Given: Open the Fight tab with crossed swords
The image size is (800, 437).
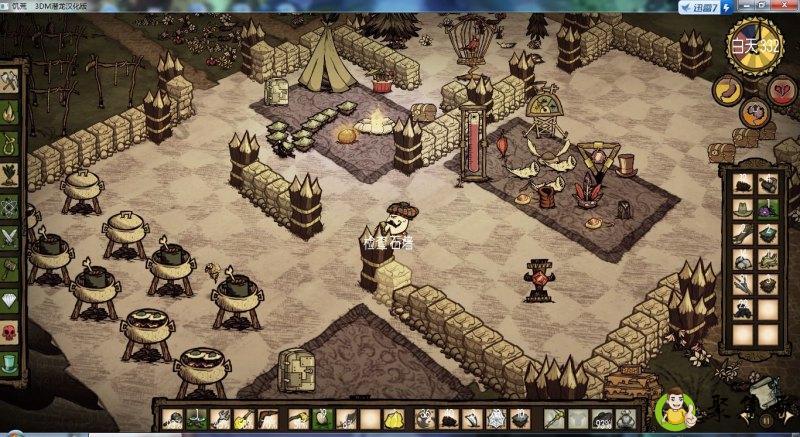Looking at the screenshot, I should click(x=10, y=238).
